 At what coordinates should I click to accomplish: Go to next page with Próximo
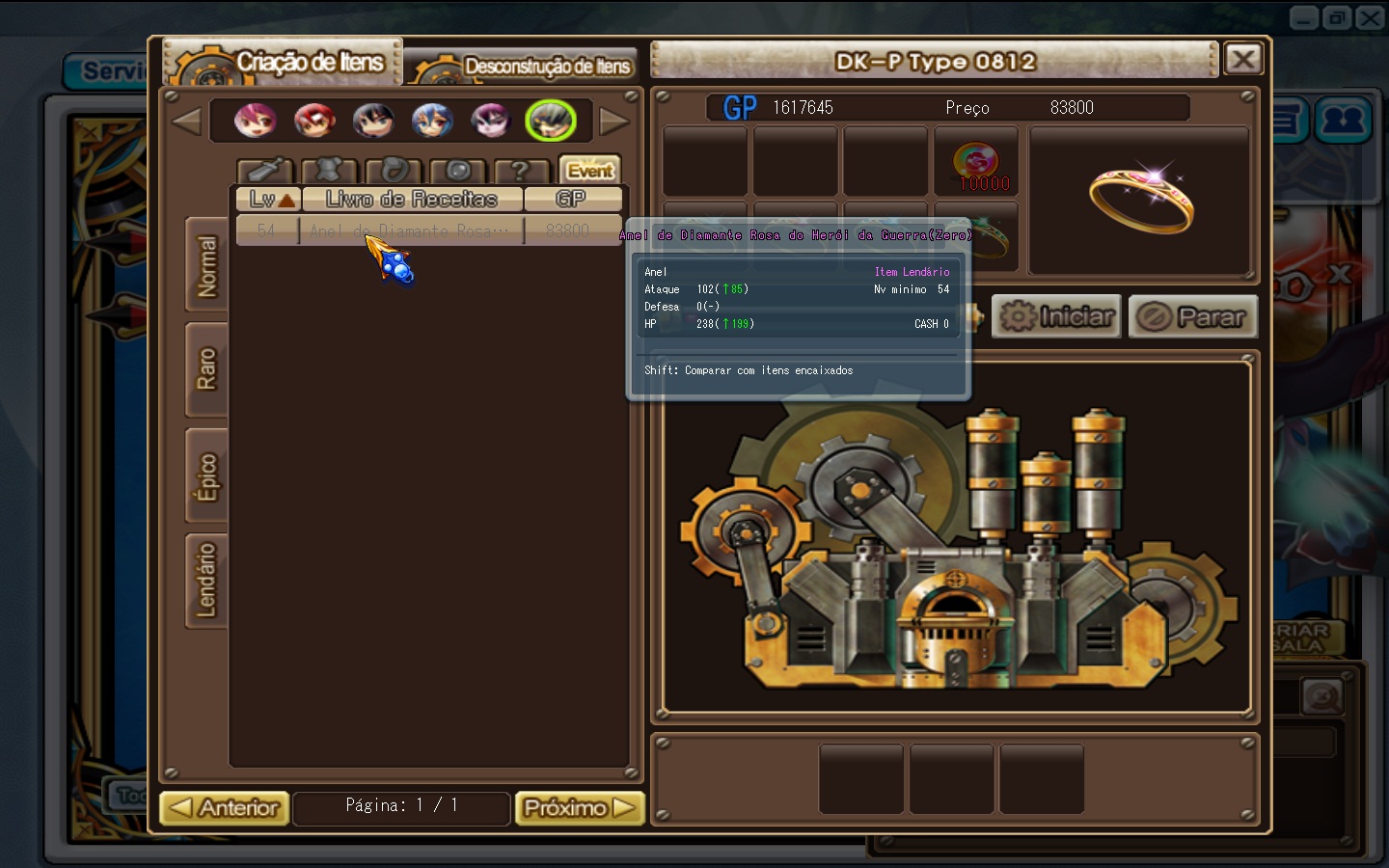coord(579,807)
